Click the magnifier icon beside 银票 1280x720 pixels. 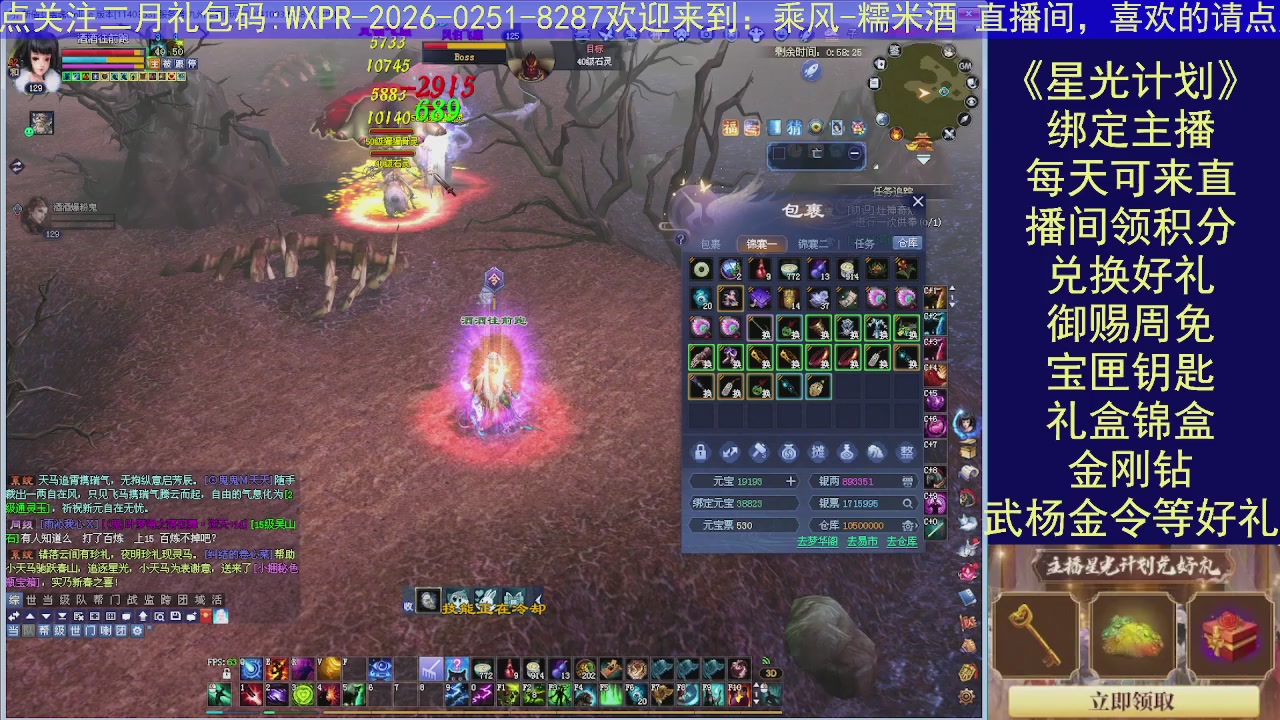point(908,503)
